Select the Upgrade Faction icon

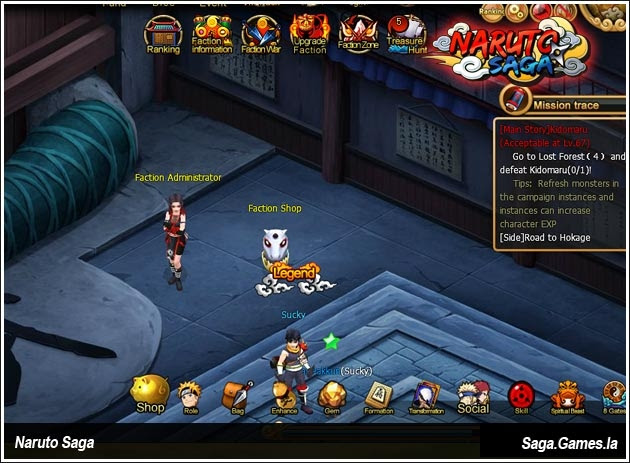point(309,31)
